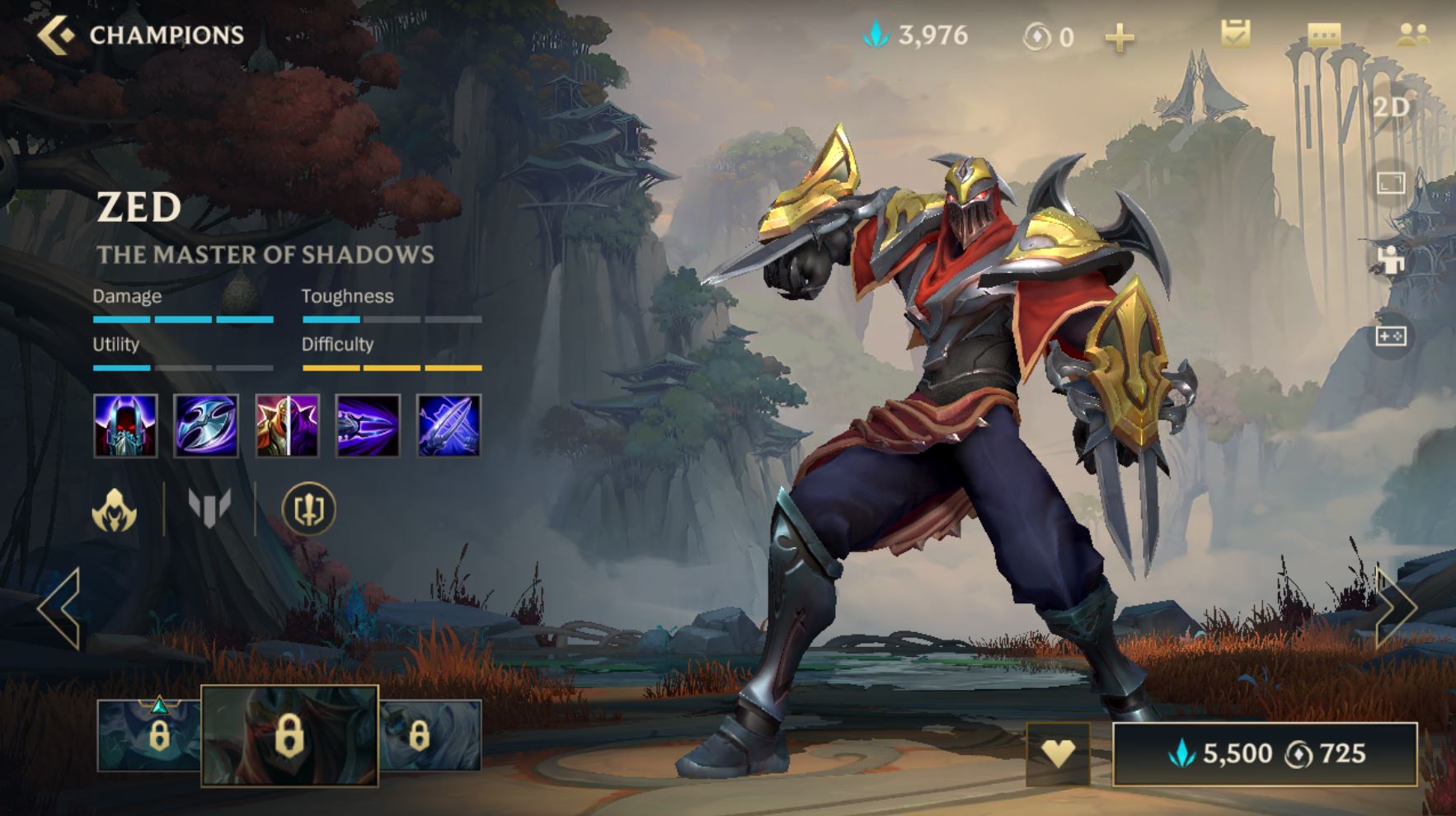Show the assassin role icon details
The height and width of the screenshot is (816, 1456).
click(115, 509)
